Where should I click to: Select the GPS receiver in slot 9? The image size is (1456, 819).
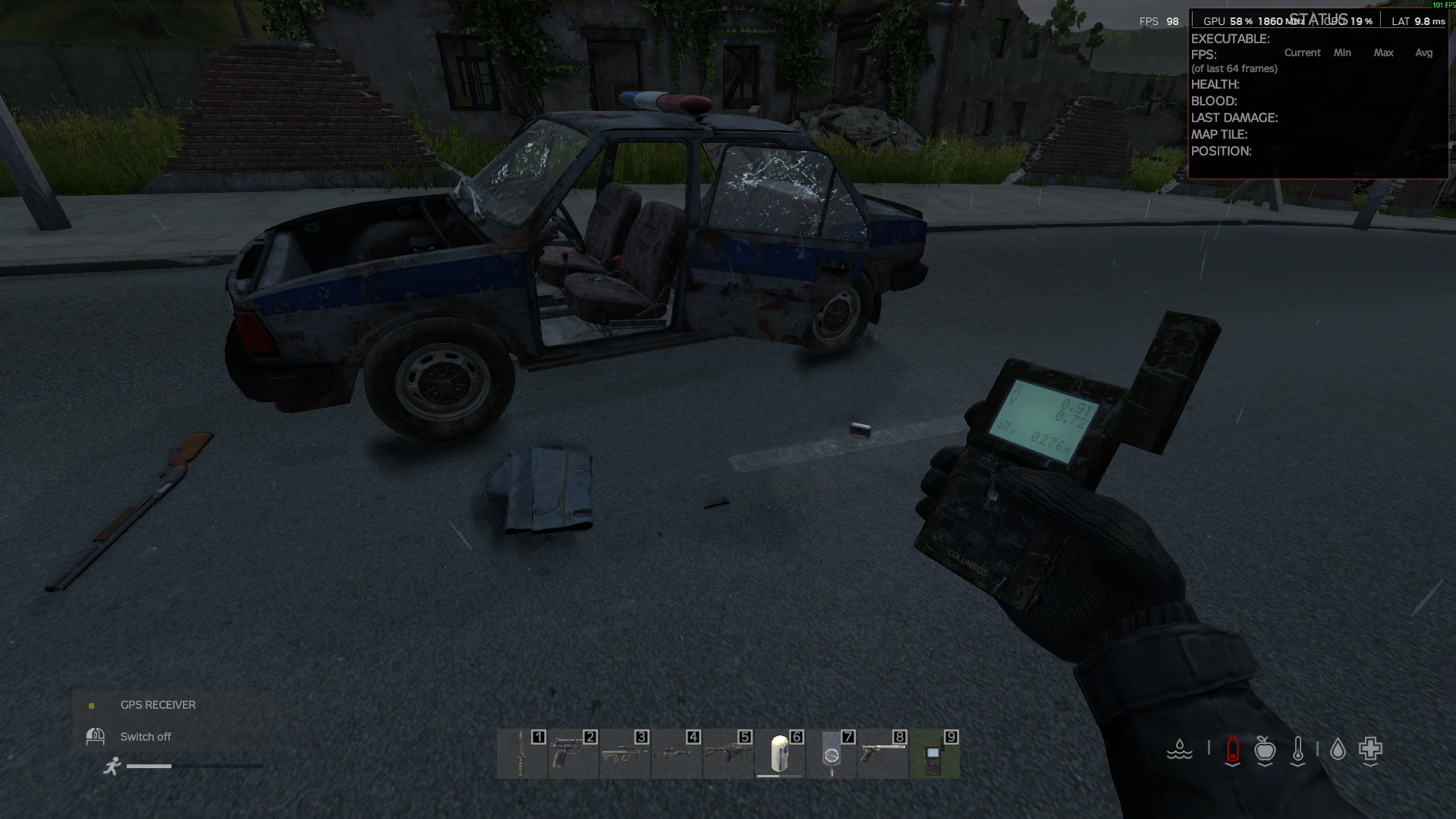934,754
